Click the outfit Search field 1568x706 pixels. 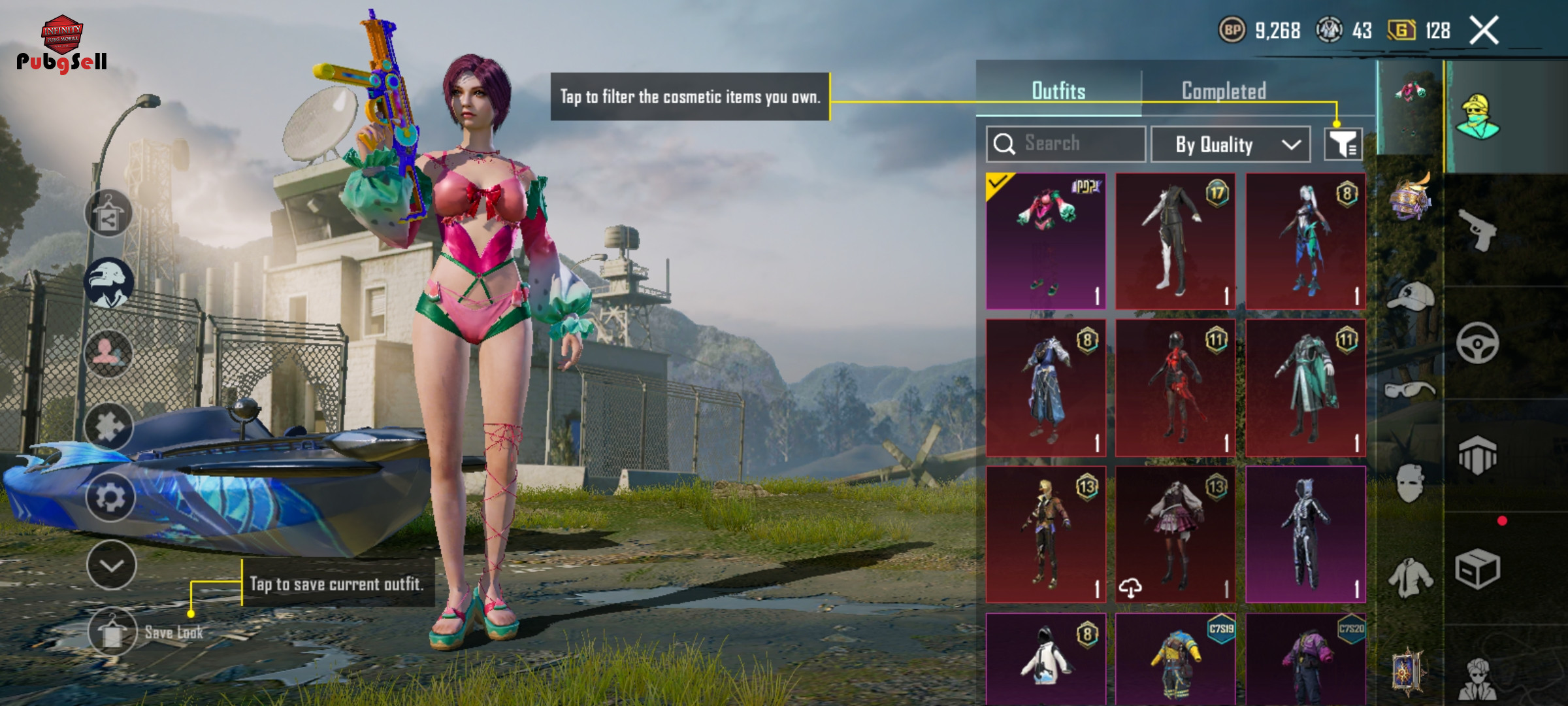1066,144
